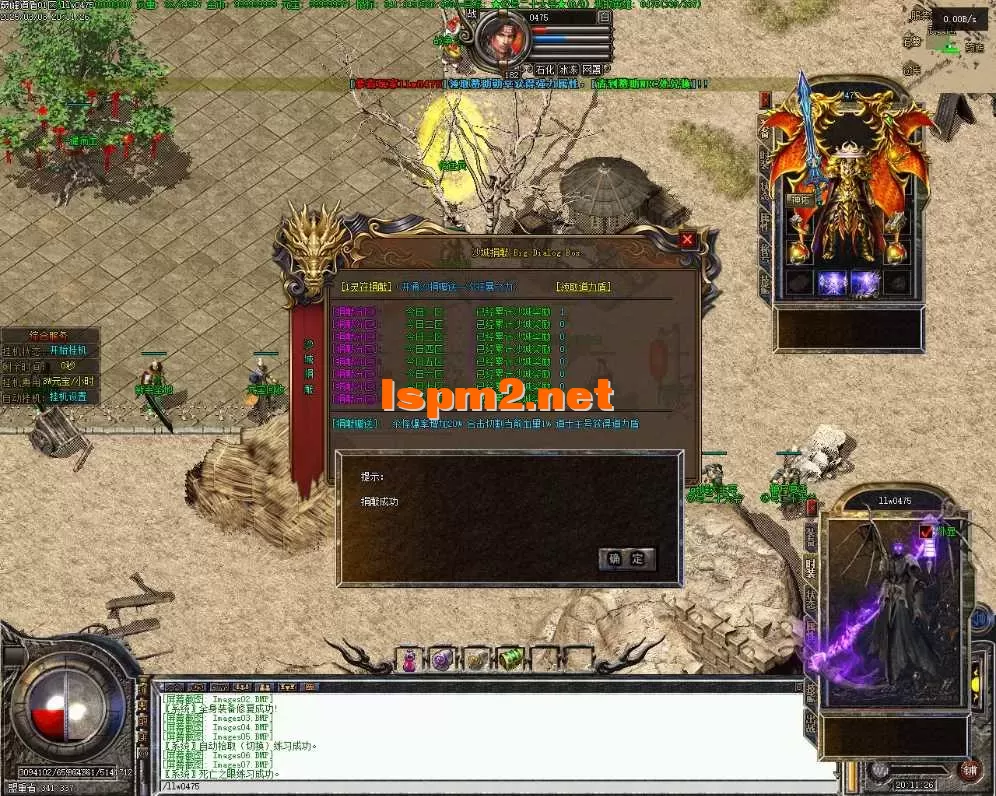Use the red potion in the hotbar
The width and height of the screenshot is (996, 796).
coord(409,659)
